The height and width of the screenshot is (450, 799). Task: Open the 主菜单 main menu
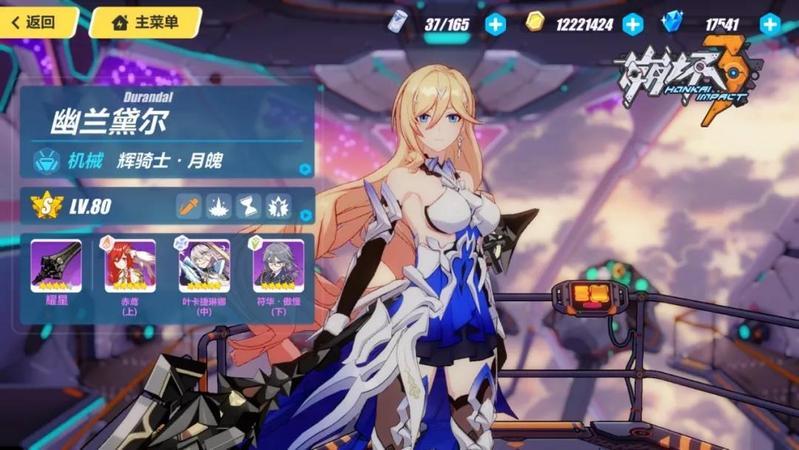click(x=145, y=22)
